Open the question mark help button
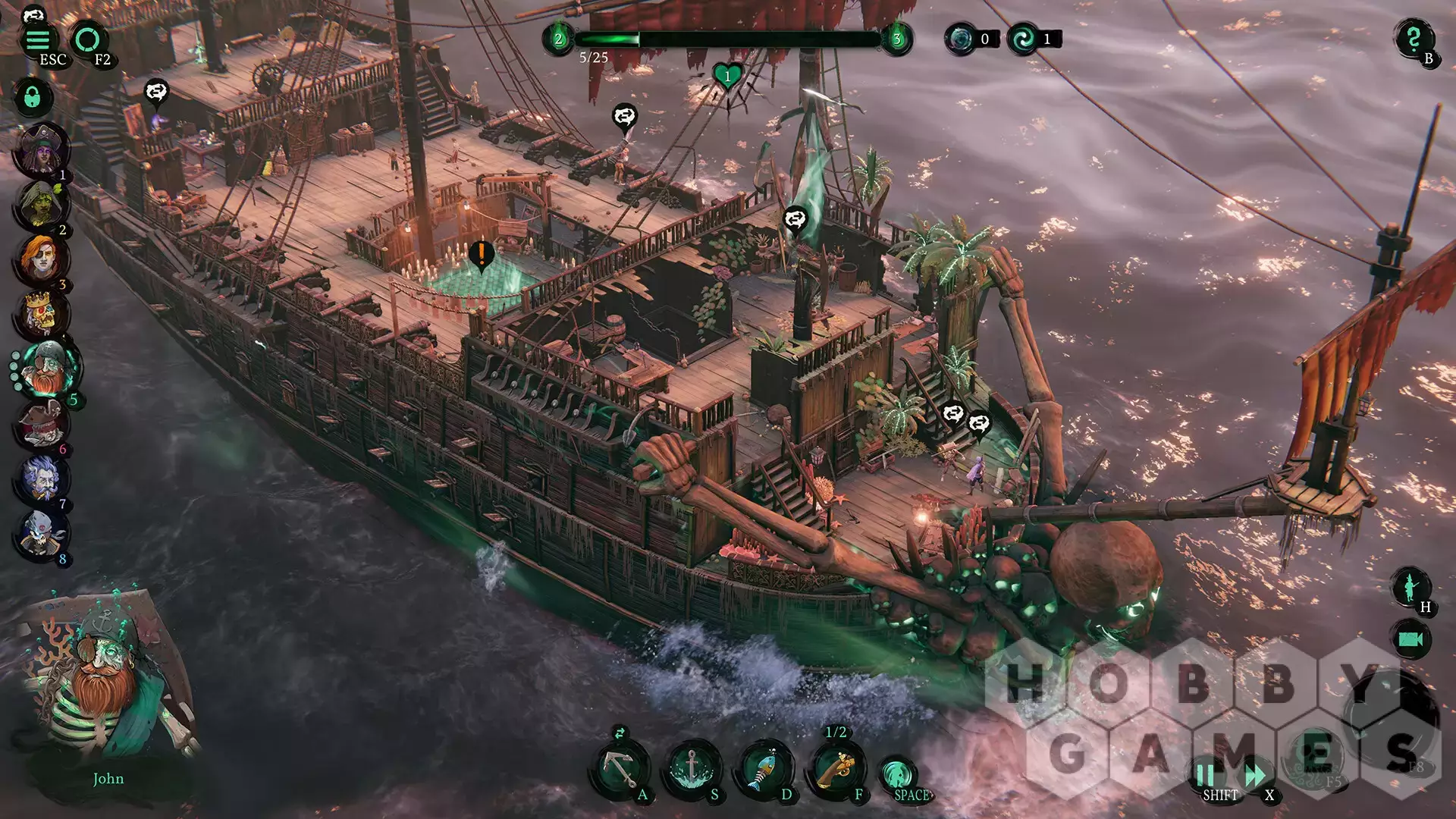The width and height of the screenshot is (1456, 819). tap(1414, 38)
